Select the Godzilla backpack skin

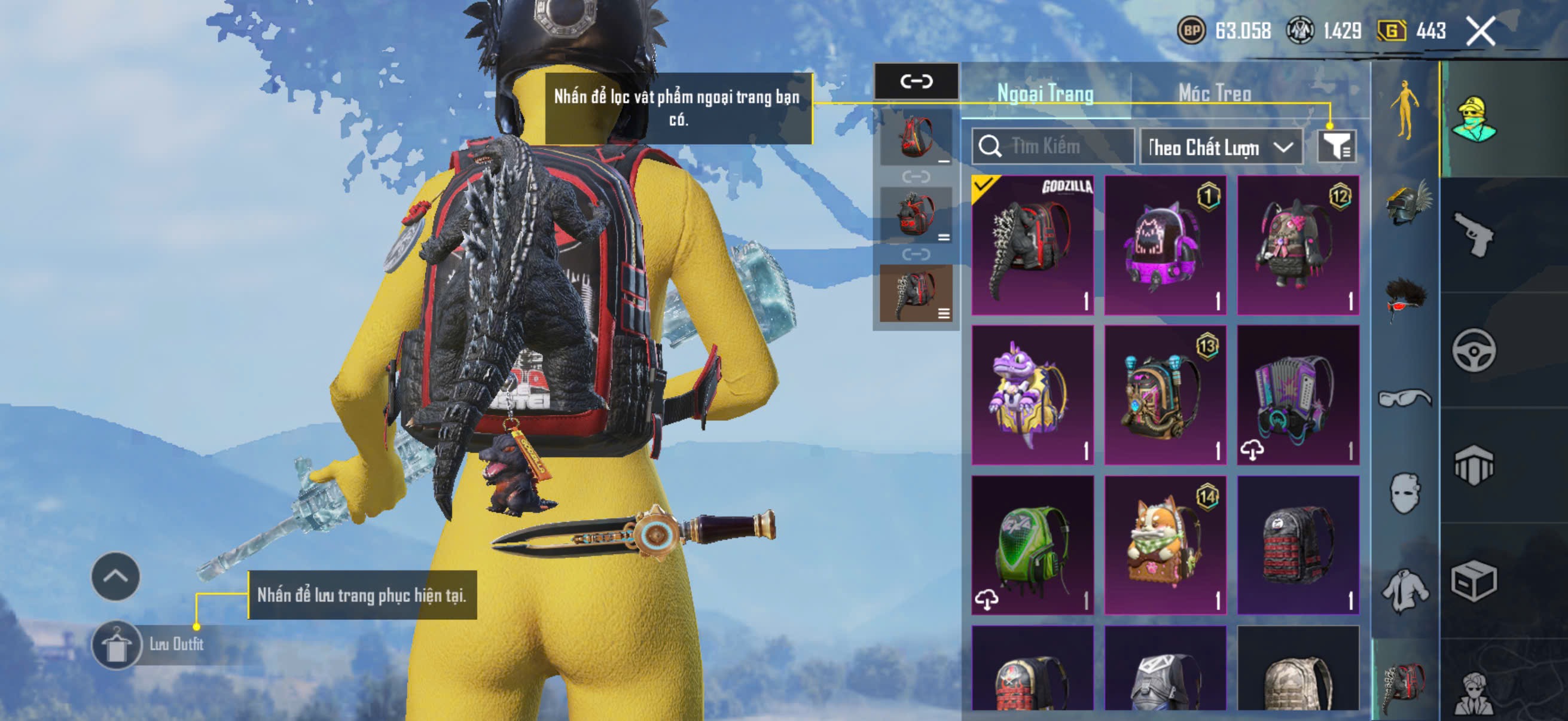1032,245
